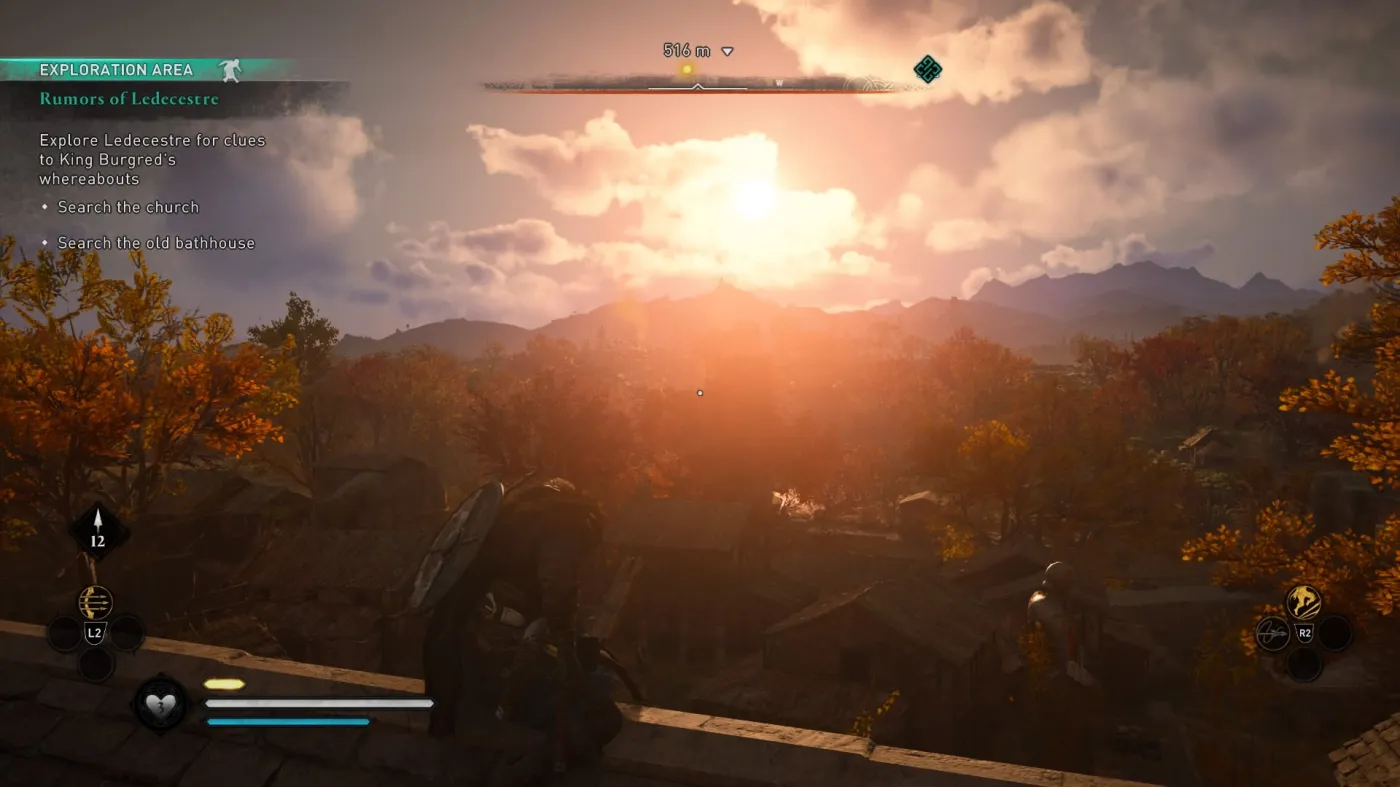
Task: Expand the distance dropdown arrow beside 516 m
Action: coord(727,50)
